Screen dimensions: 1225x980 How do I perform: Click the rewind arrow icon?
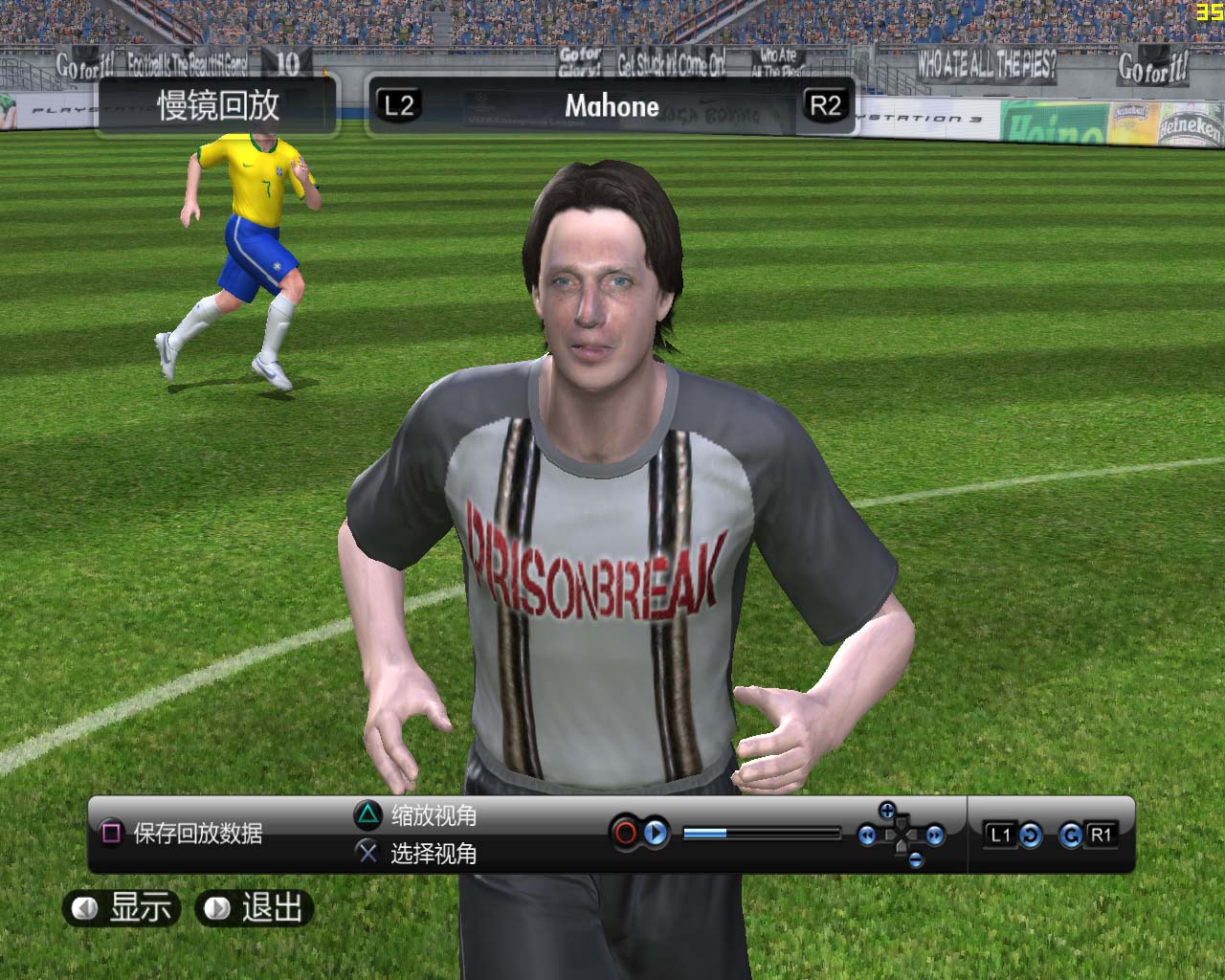click(x=867, y=835)
